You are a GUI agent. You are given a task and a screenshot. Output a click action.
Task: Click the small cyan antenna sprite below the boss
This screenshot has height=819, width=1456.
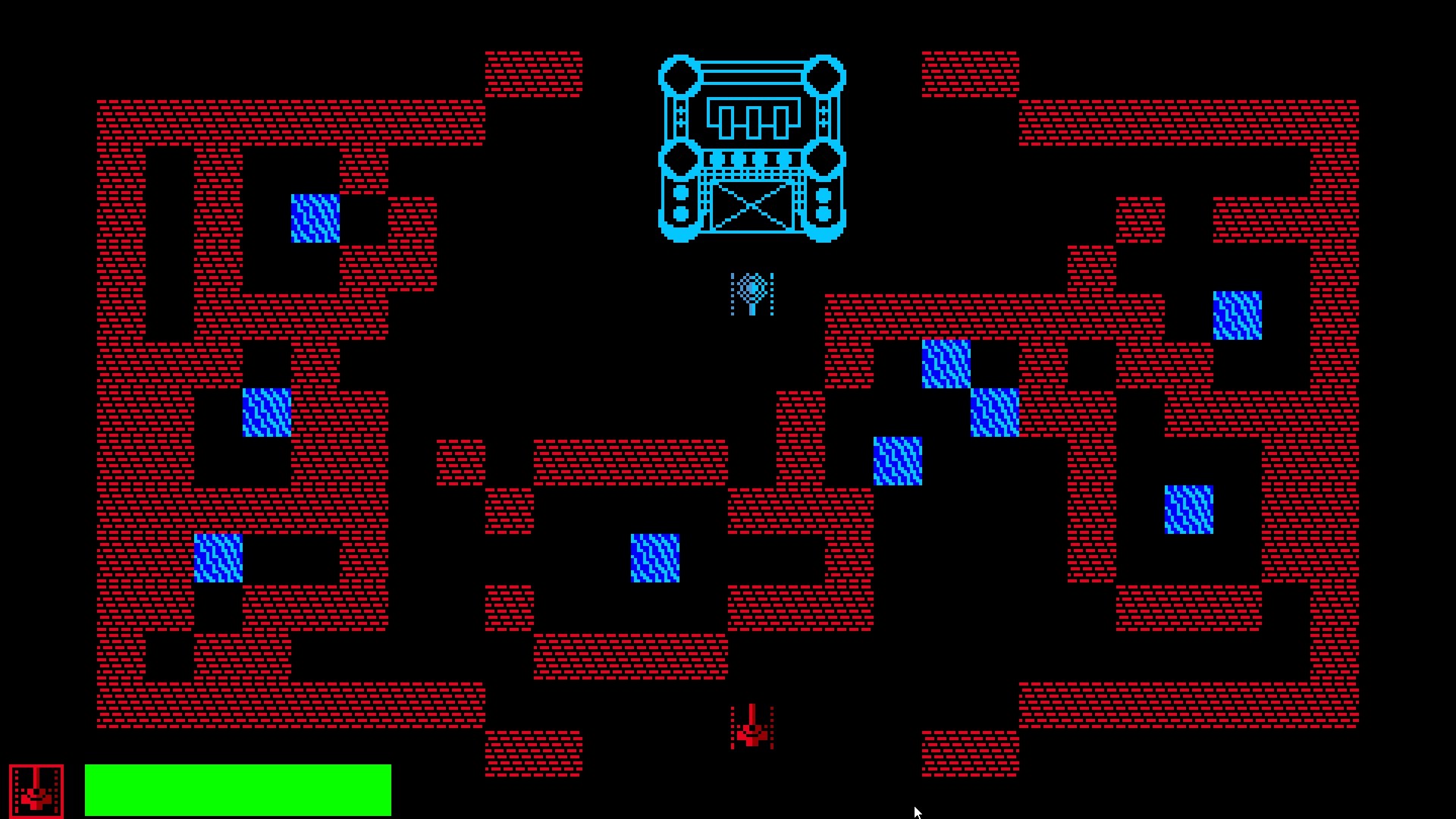tap(752, 293)
